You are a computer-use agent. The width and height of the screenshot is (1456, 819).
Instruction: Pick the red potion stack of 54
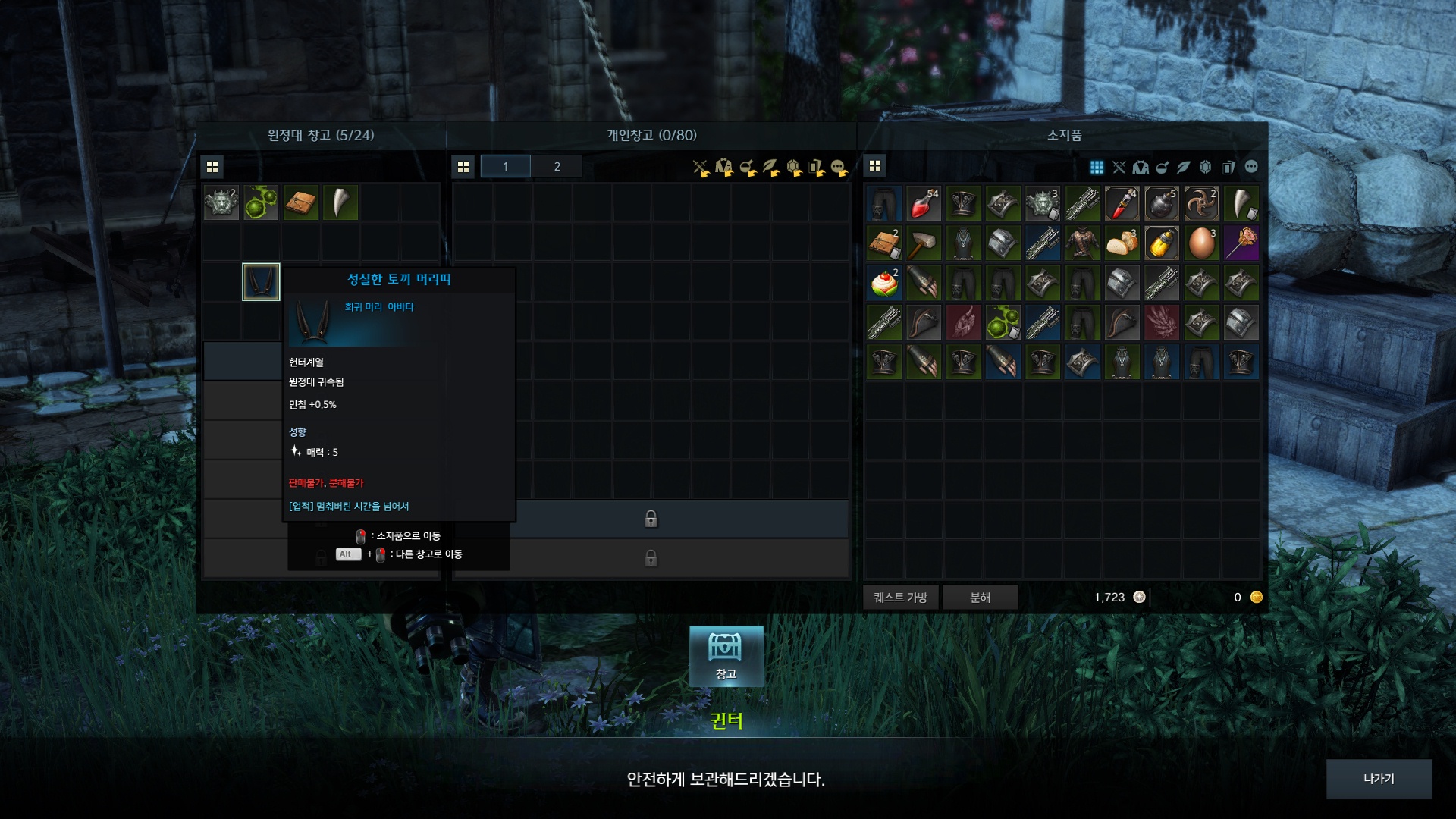(924, 203)
